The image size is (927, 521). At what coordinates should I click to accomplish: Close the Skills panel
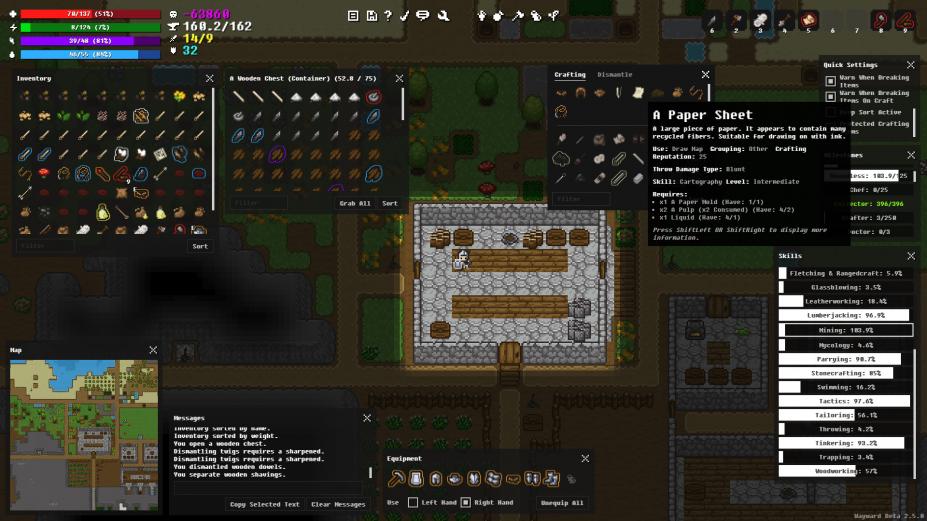coord(911,256)
